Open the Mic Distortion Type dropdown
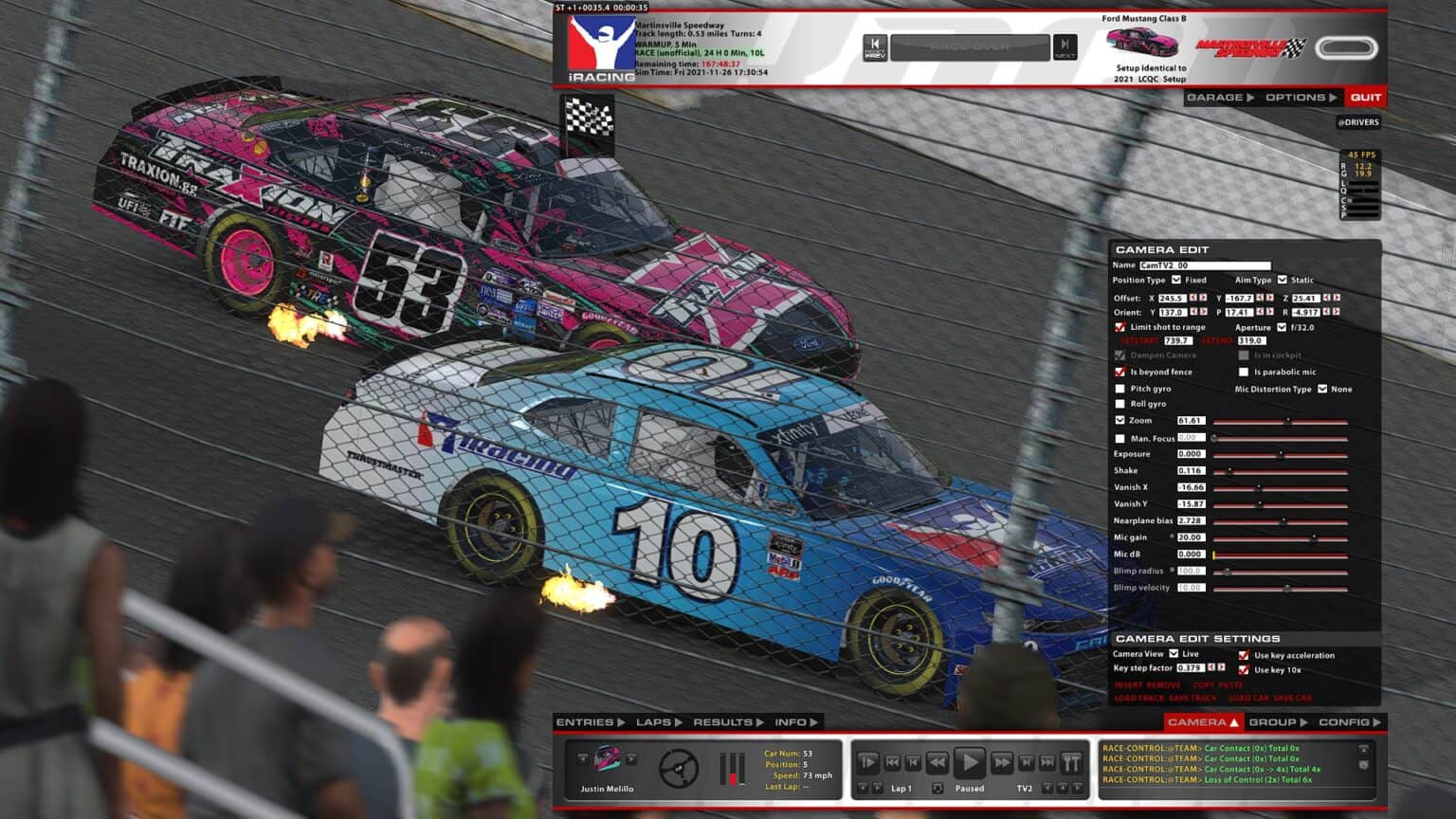Image resolution: width=1456 pixels, height=819 pixels. (x=1323, y=389)
